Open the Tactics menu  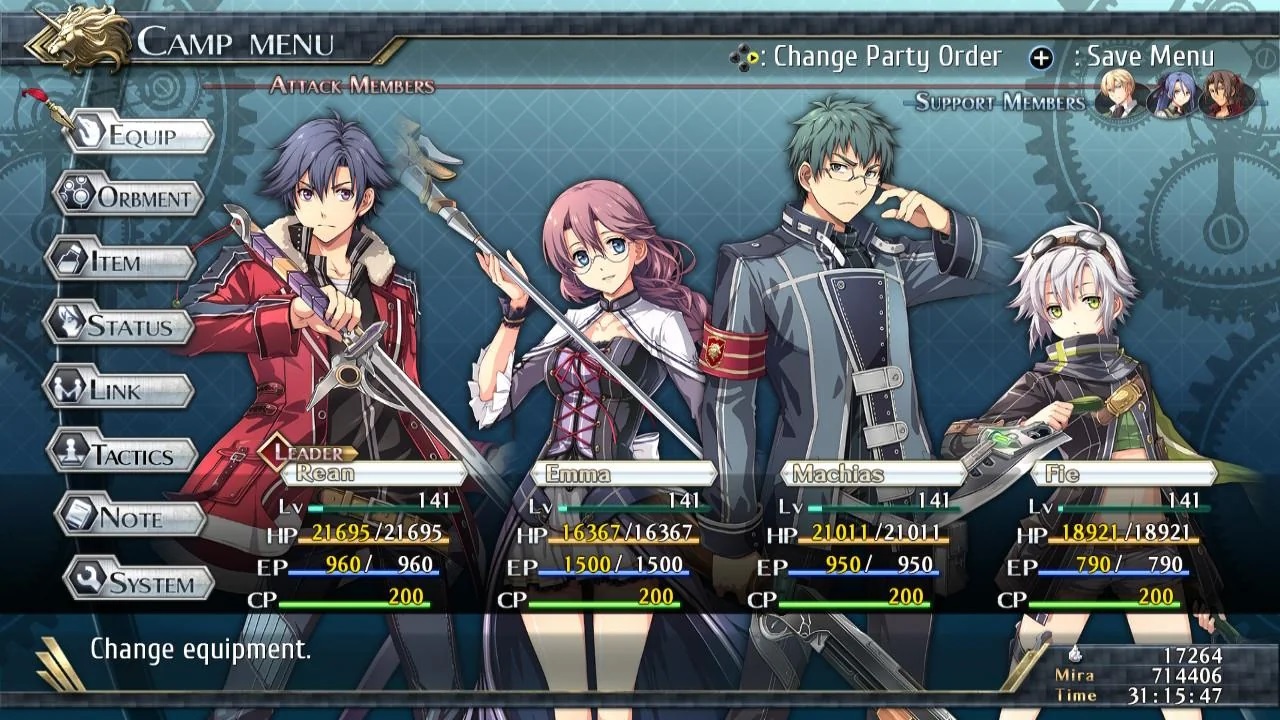click(122, 455)
